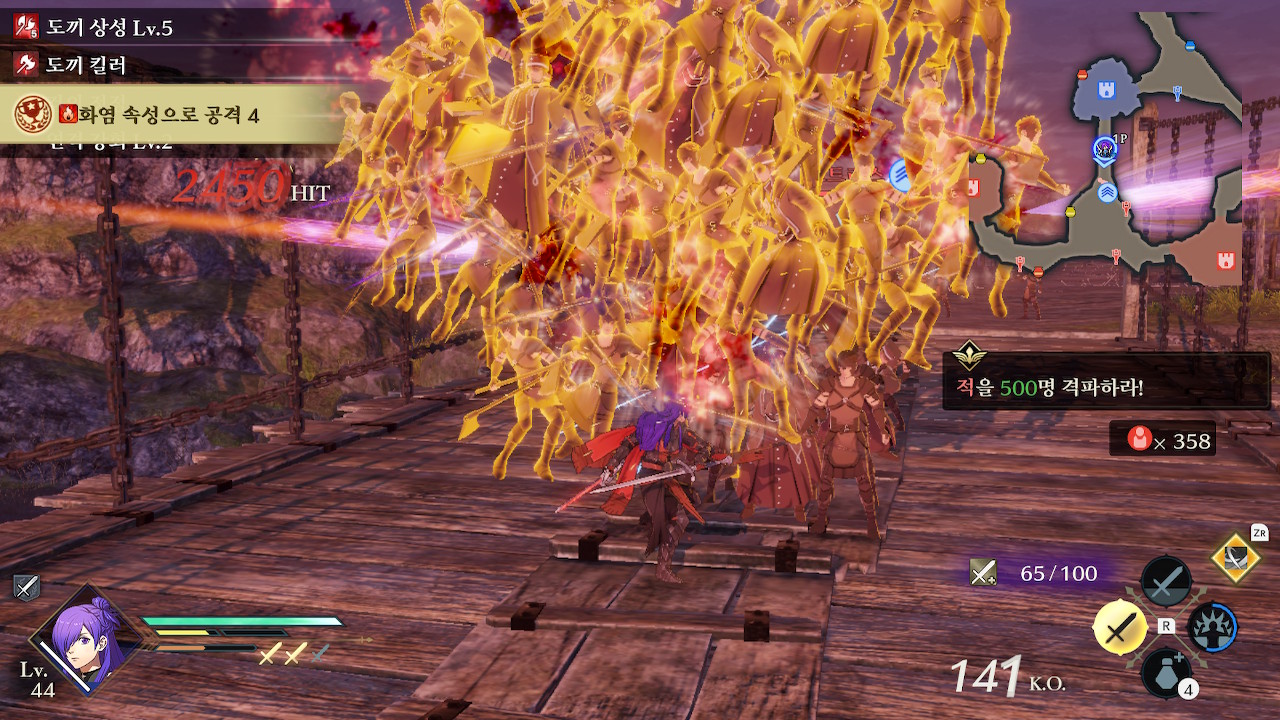Viewport: 1280px width, 720px height.
Task: Activate the highlighted yellow sword ability
Action: pyautogui.click(x=1121, y=627)
